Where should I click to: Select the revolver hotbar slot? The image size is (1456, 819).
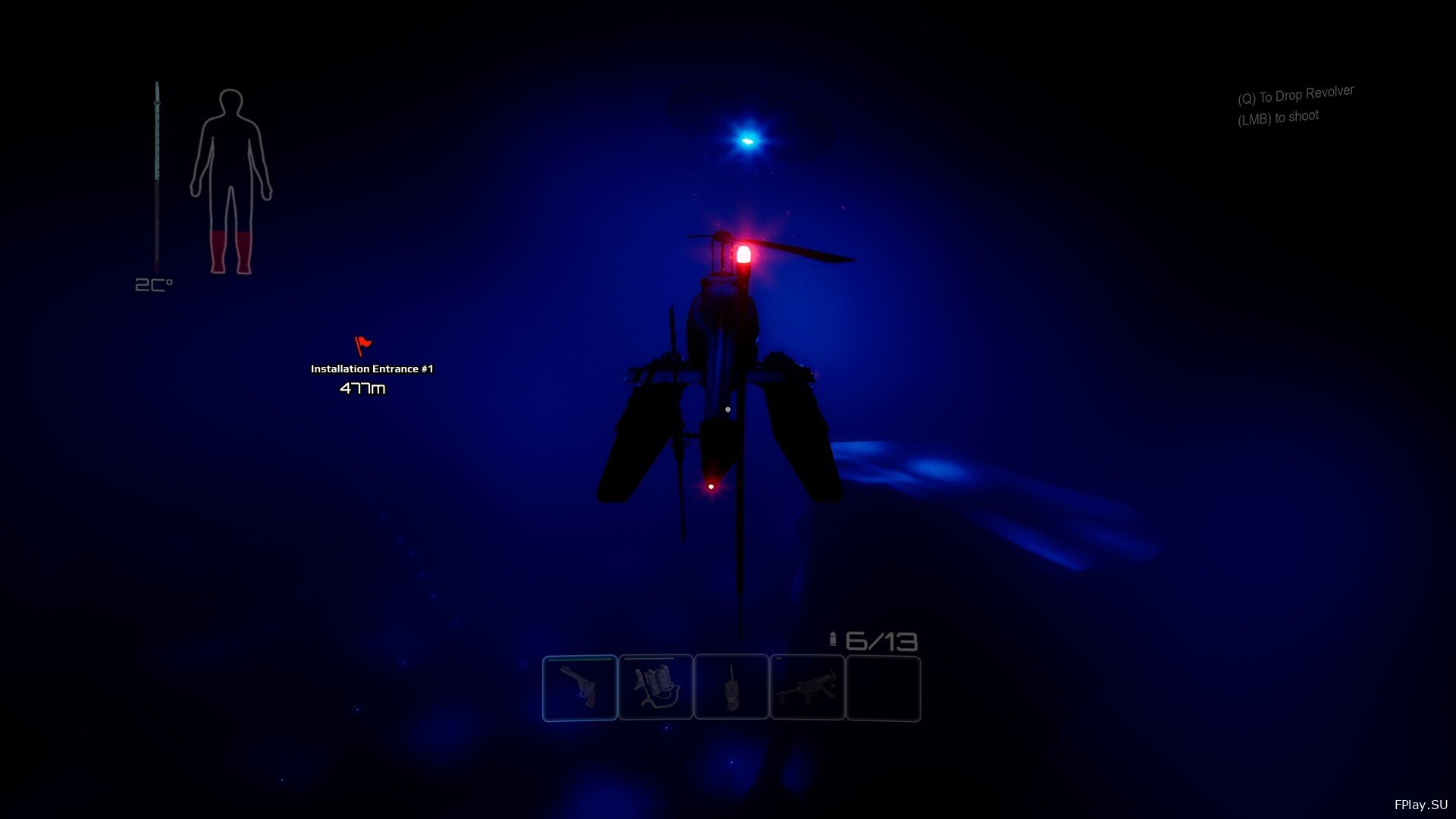click(579, 688)
